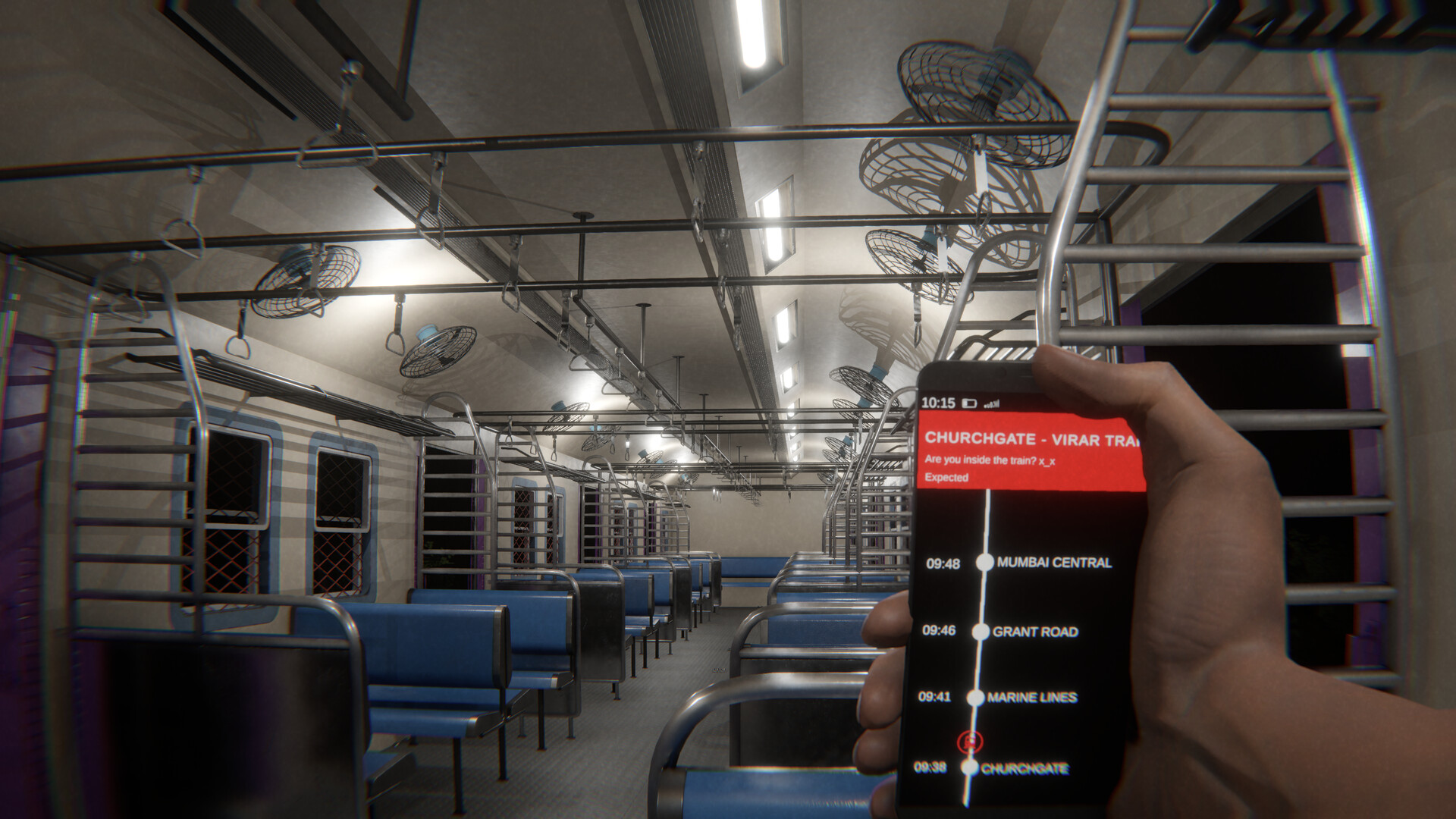Select the Grant Road station marker
The image size is (1456, 819).
980,632
